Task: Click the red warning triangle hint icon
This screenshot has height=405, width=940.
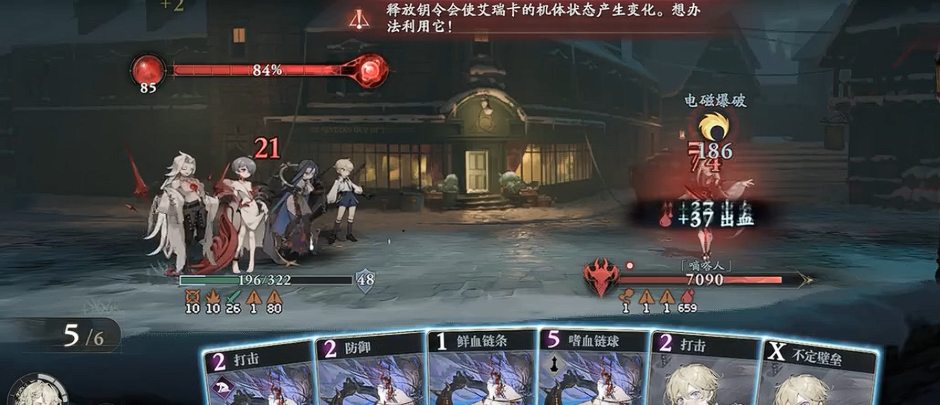Action: point(358,17)
